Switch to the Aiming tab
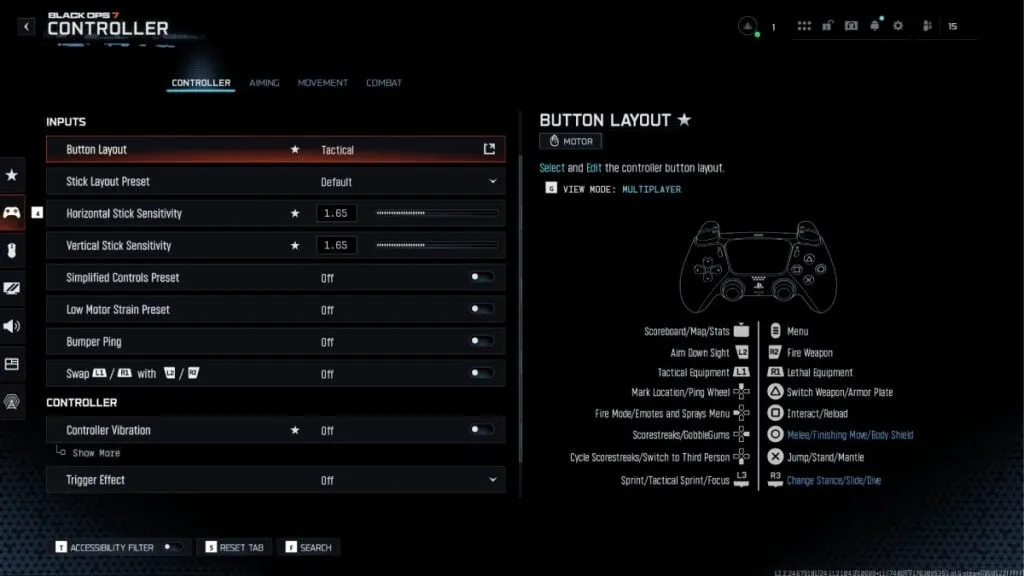The image size is (1024, 576). click(264, 83)
